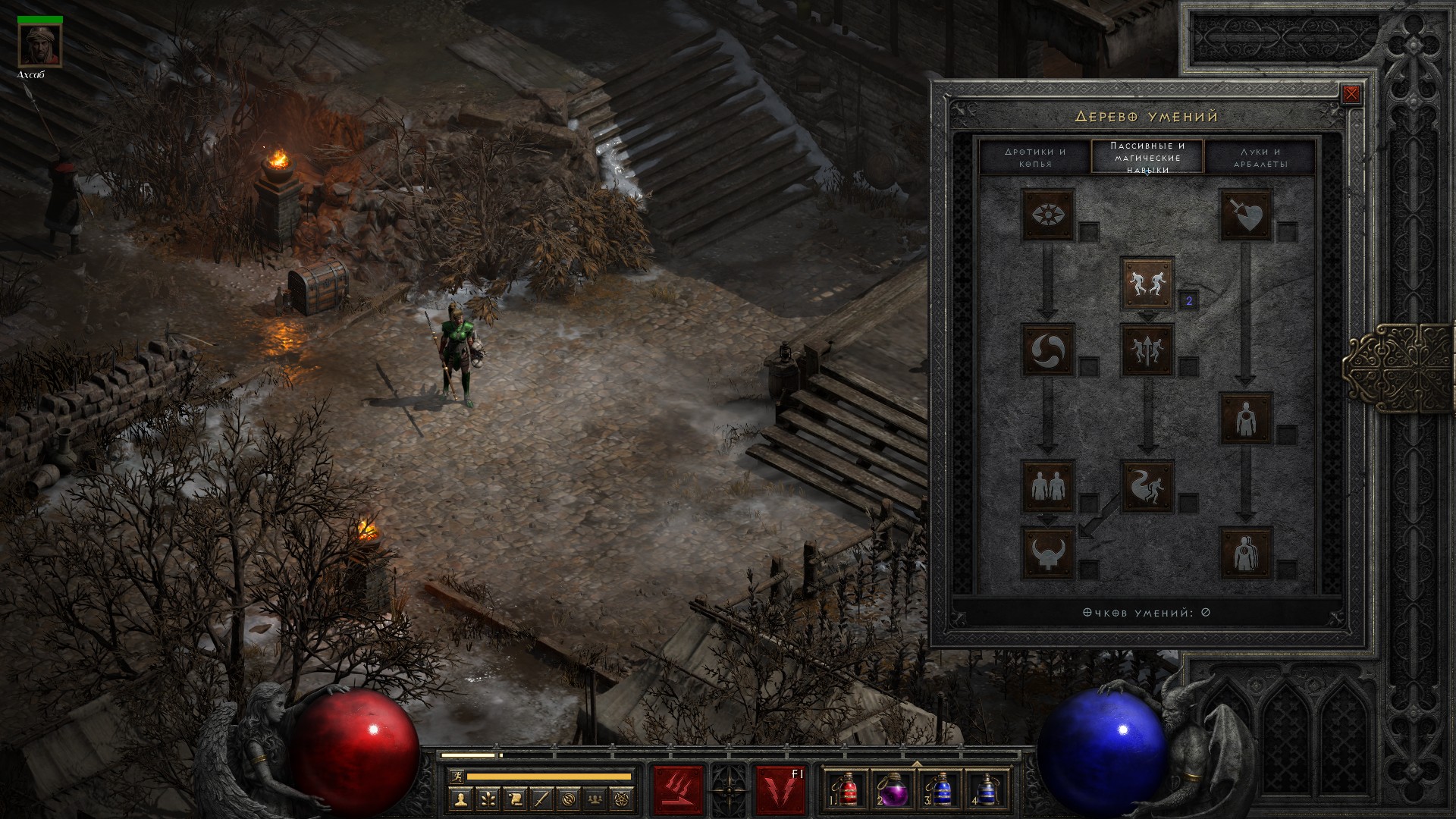Switch to the Дротики и копья tab
The height and width of the screenshot is (819, 1456).
[x=1034, y=157]
